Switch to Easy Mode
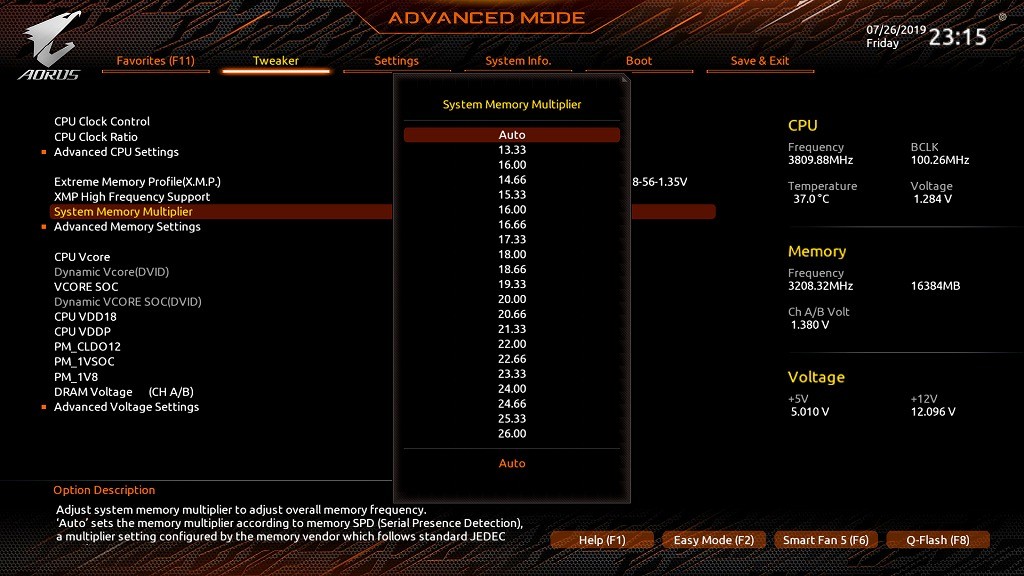Viewport: 1024px width, 576px height. click(714, 540)
